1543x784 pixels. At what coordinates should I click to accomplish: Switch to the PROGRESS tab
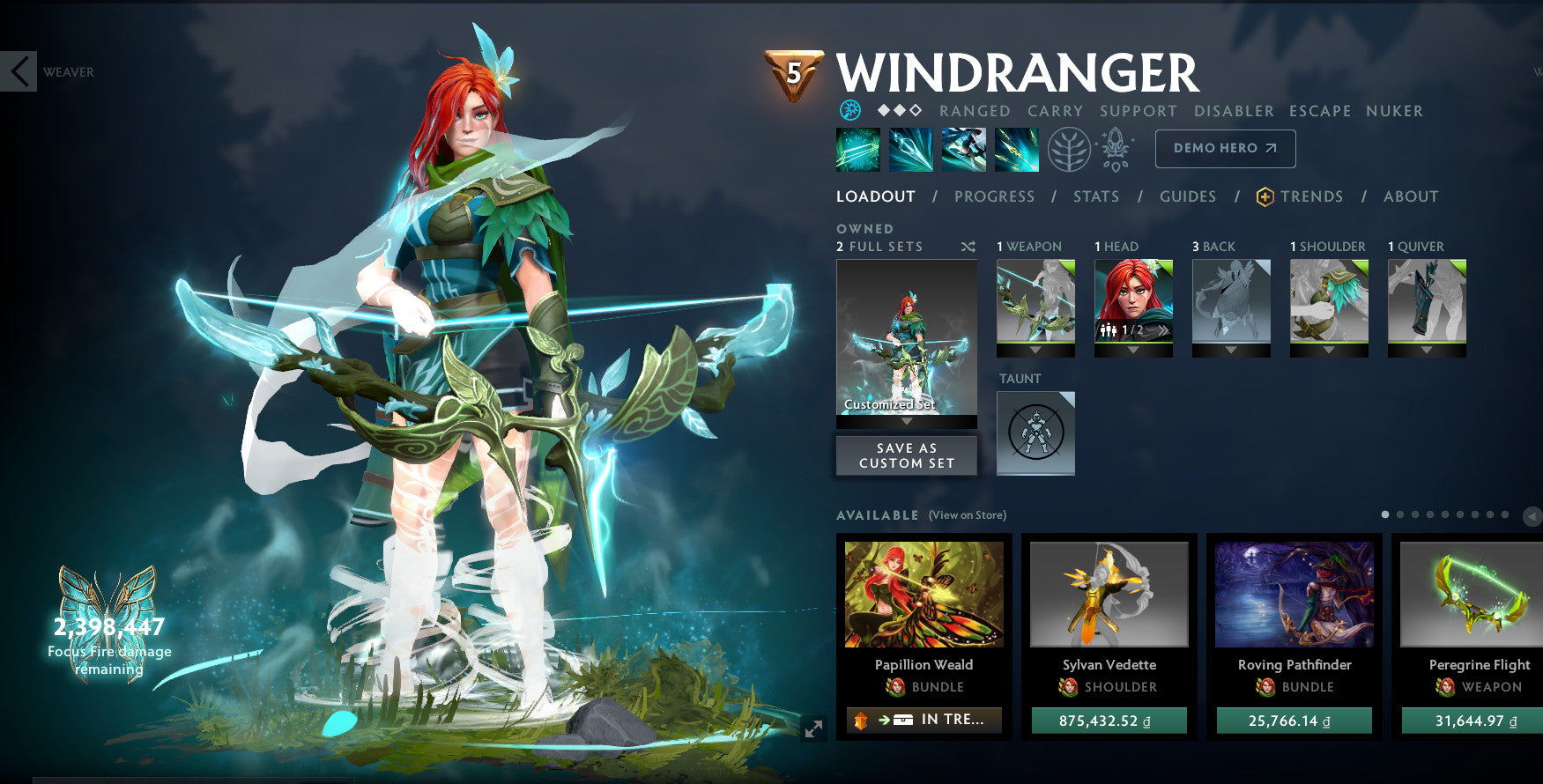994,196
